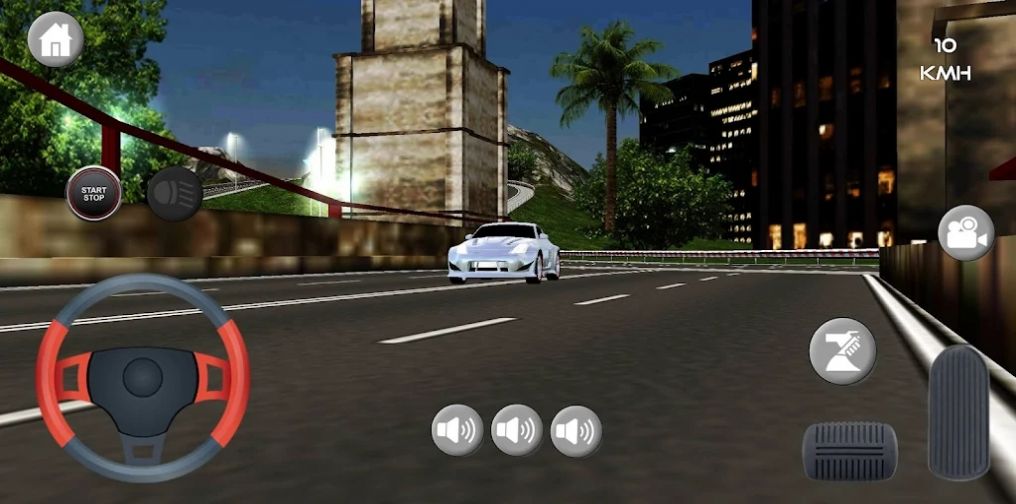Go back using the home button
This screenshot has height=504, width=1016.
tap(55, 40)
